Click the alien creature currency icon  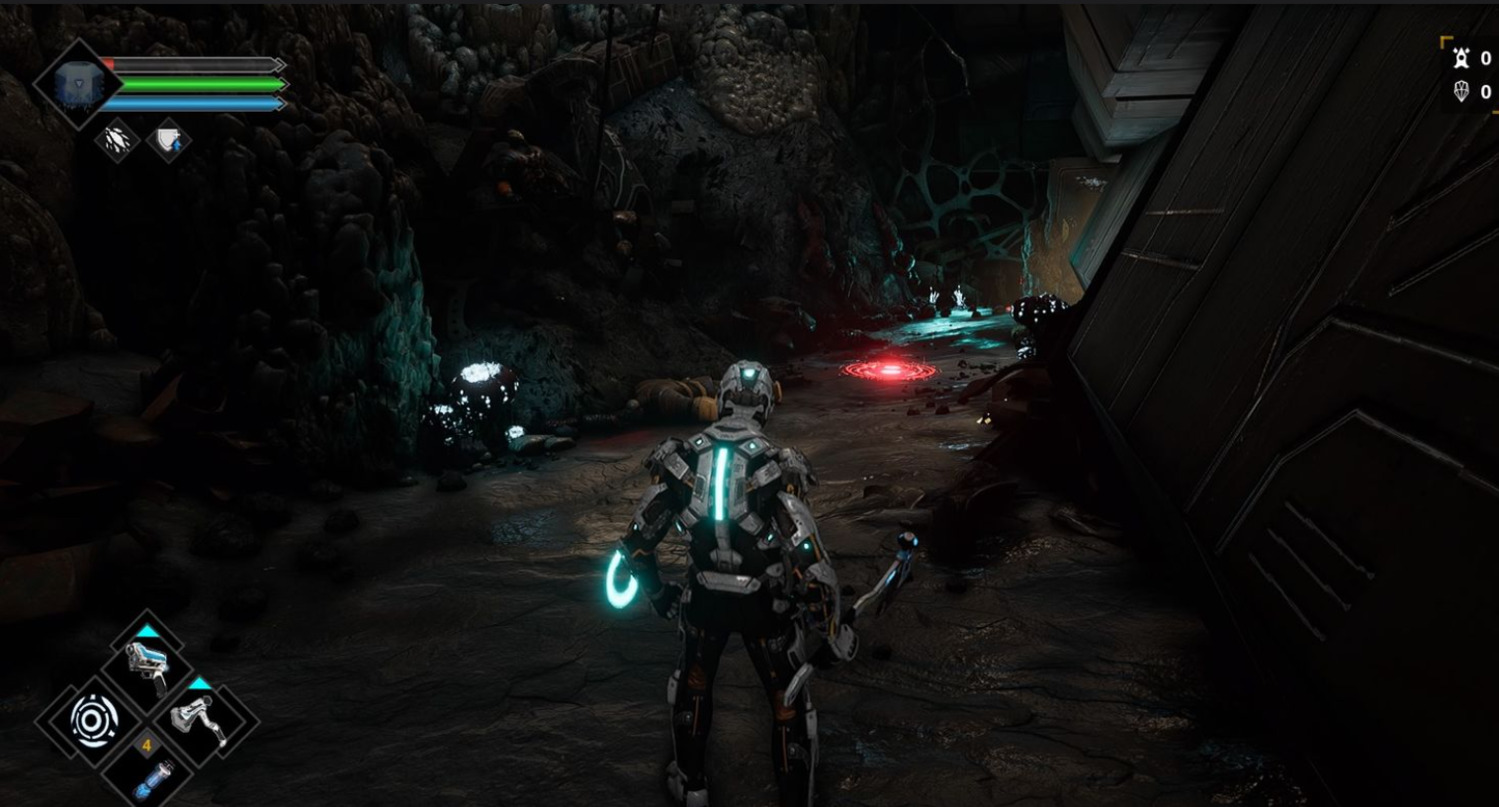point(1461,58)
